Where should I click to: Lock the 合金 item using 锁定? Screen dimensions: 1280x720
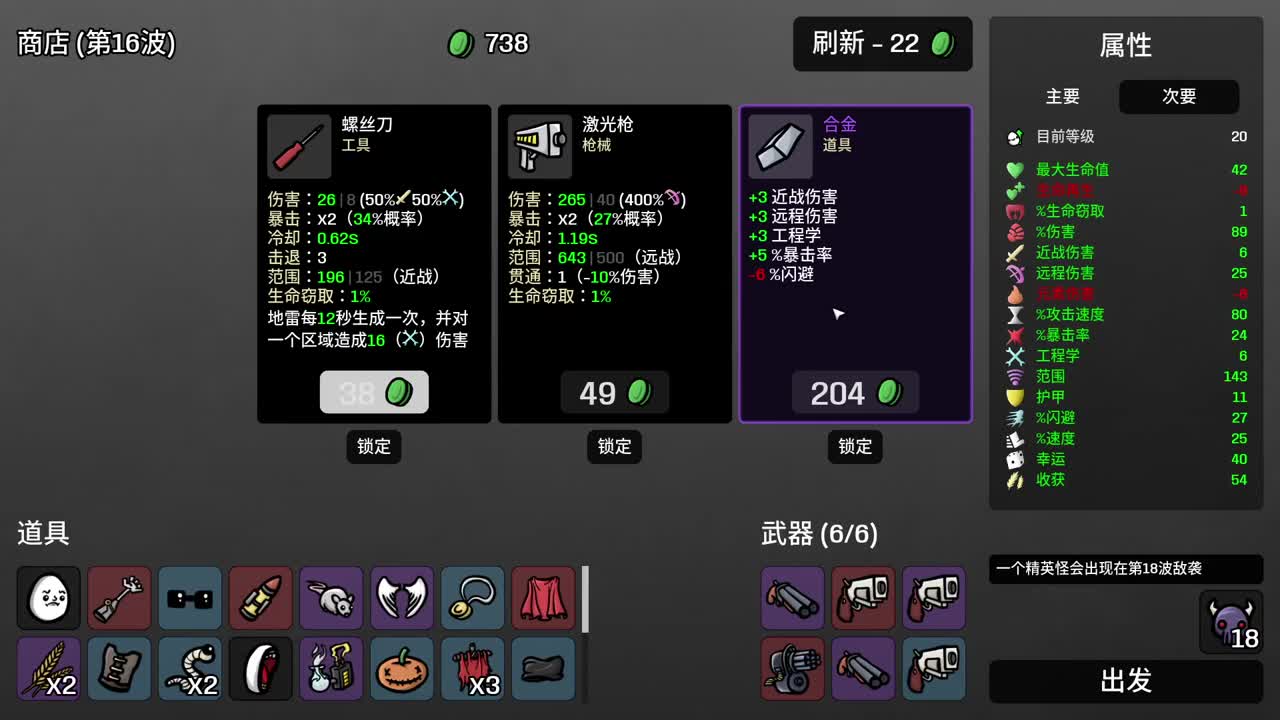tap(855, 447)
